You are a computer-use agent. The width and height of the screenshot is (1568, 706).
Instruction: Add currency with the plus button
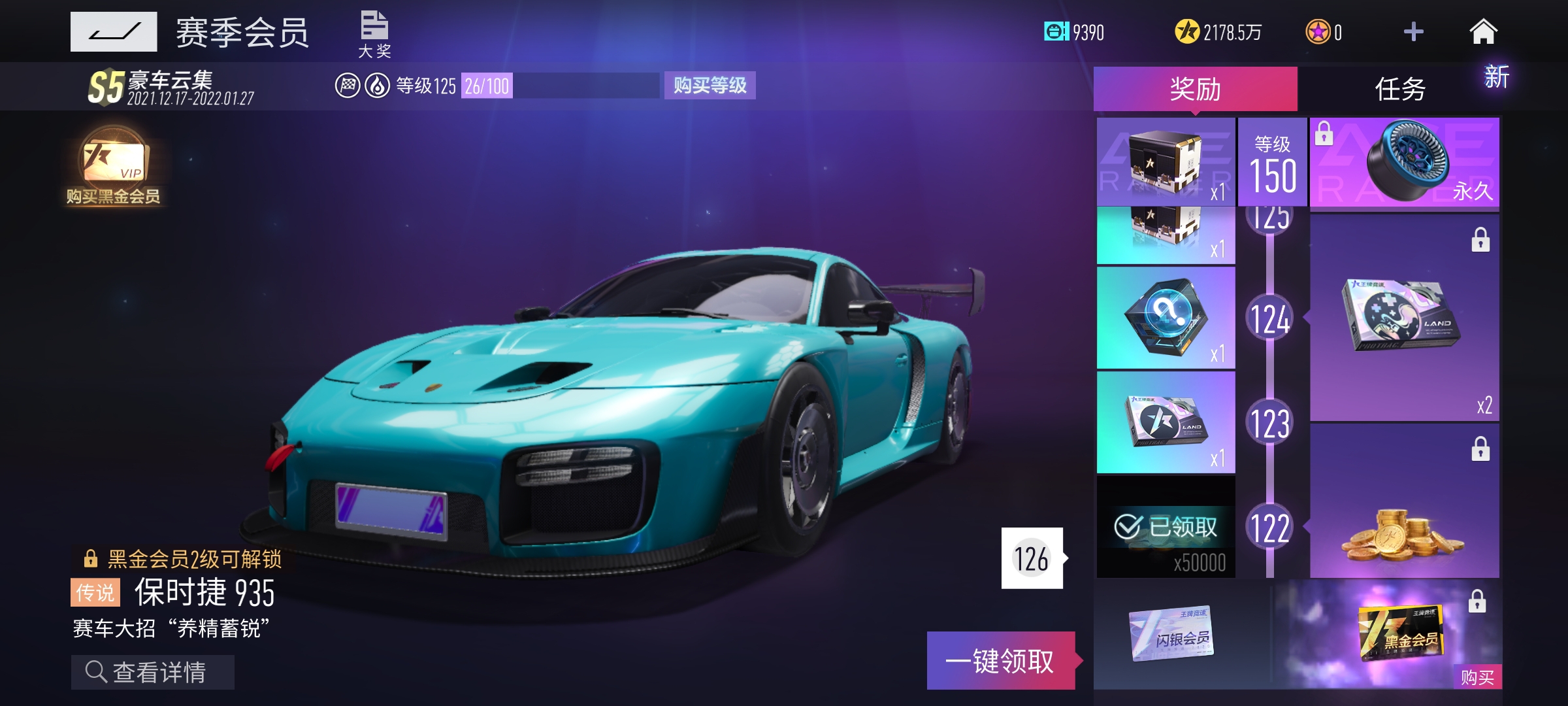[x=1413, y=31]
